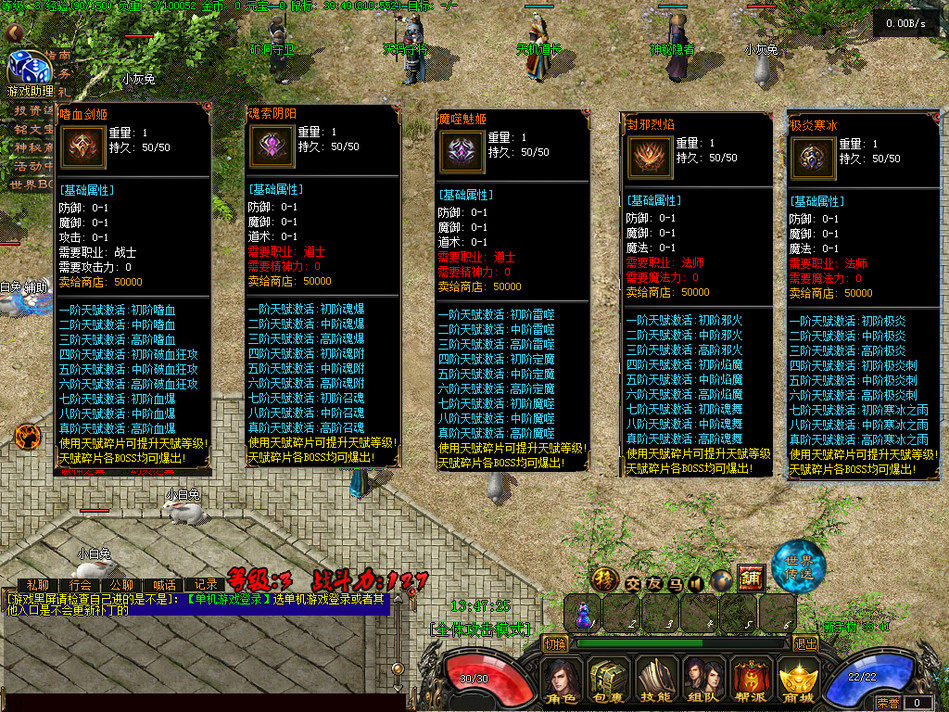The height and width of the screenshot is (712, 949).
Task: Activate the 世界传送 world teleport orb
Action: (x=799, y=569)
